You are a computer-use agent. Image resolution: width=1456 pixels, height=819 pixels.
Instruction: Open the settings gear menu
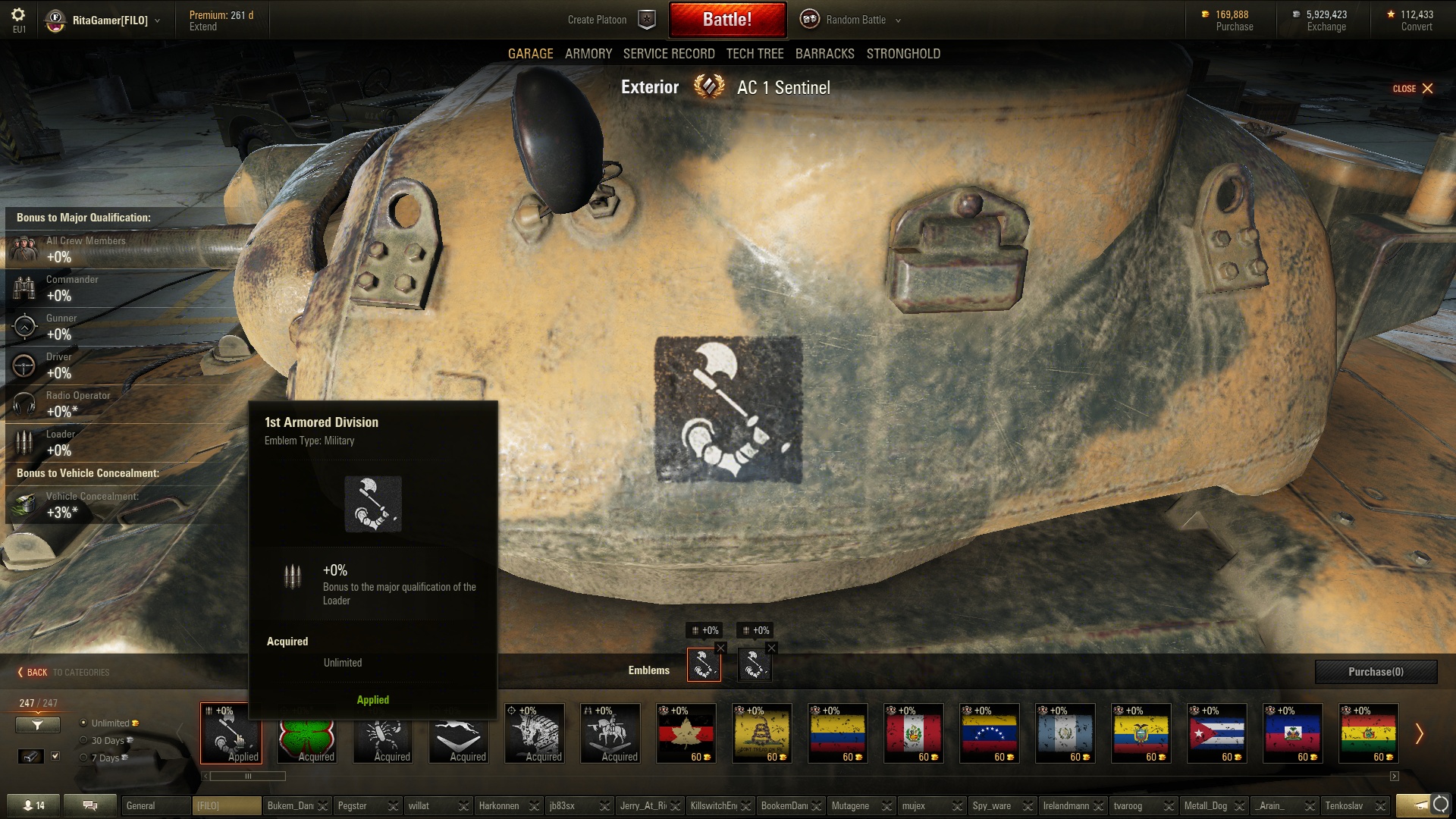pyautogui.click(x=19, y=15)
